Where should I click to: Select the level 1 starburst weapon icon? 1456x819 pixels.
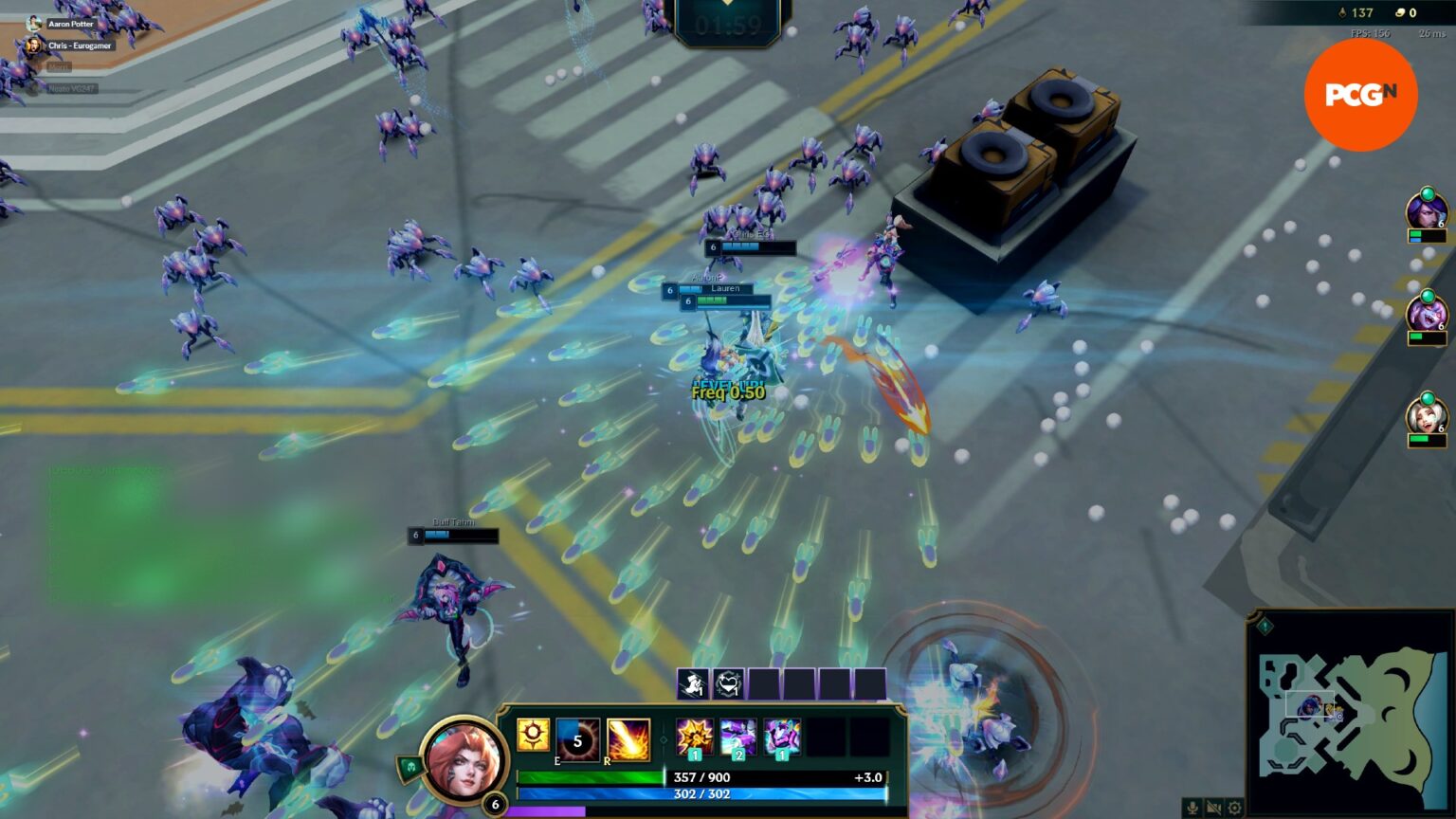[693, 737]
